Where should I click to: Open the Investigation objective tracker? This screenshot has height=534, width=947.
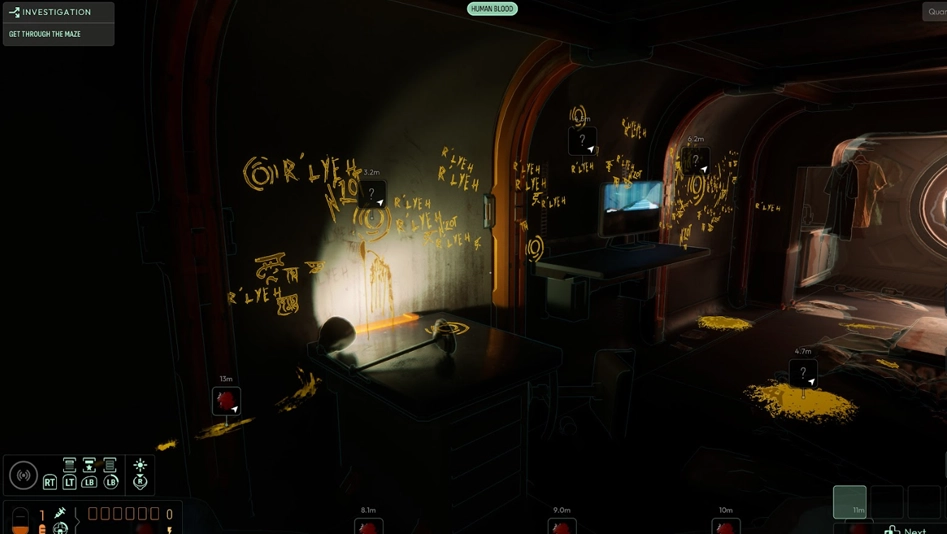(x=57, y=12)
